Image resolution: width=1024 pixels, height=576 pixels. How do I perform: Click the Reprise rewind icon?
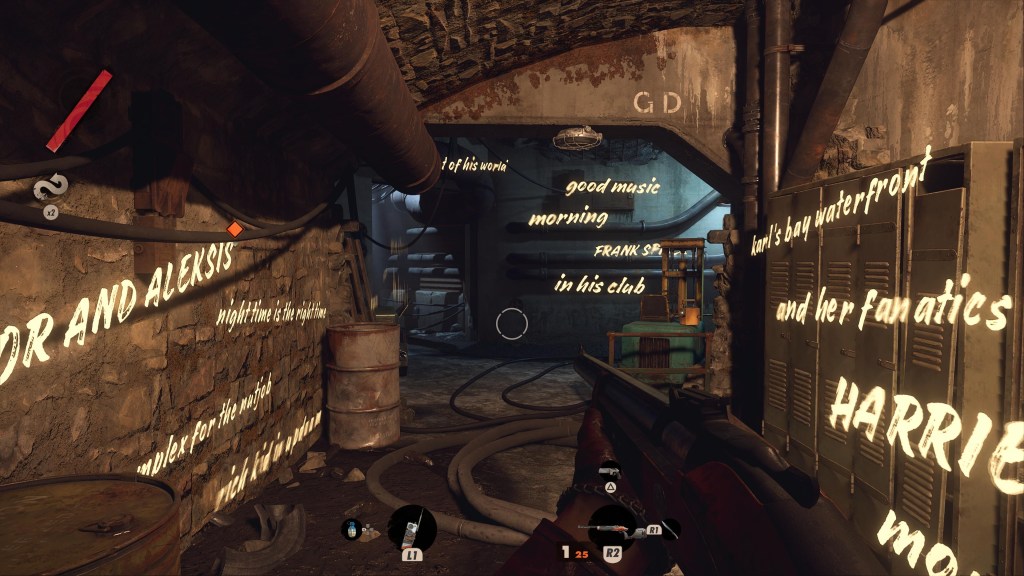click(x=48, y=188)
